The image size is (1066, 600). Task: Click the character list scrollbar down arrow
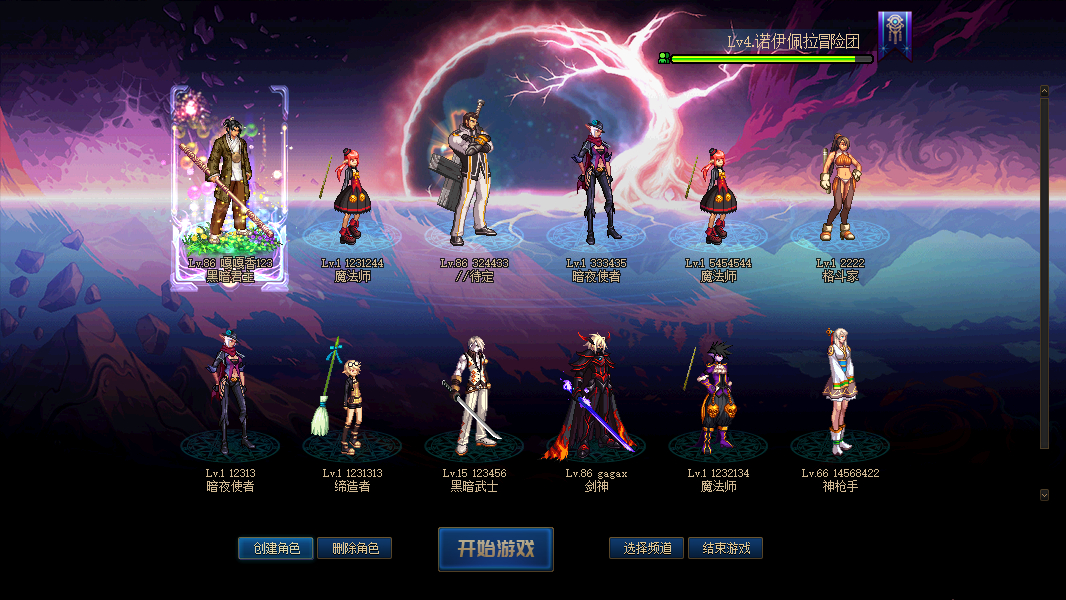tap(1044, 494)
